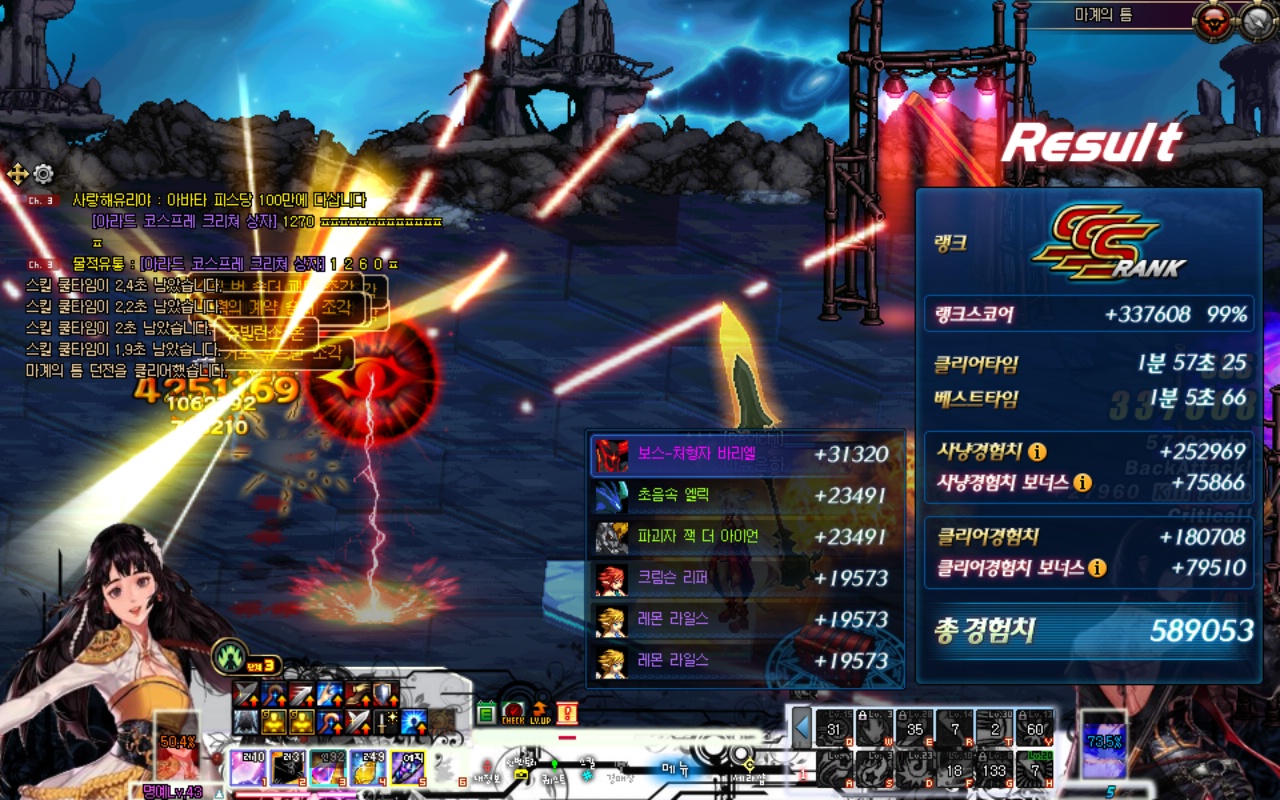Open the 메뉴 (Menu) button
This screenshot has height=800, width=1280.
[676, 768]
